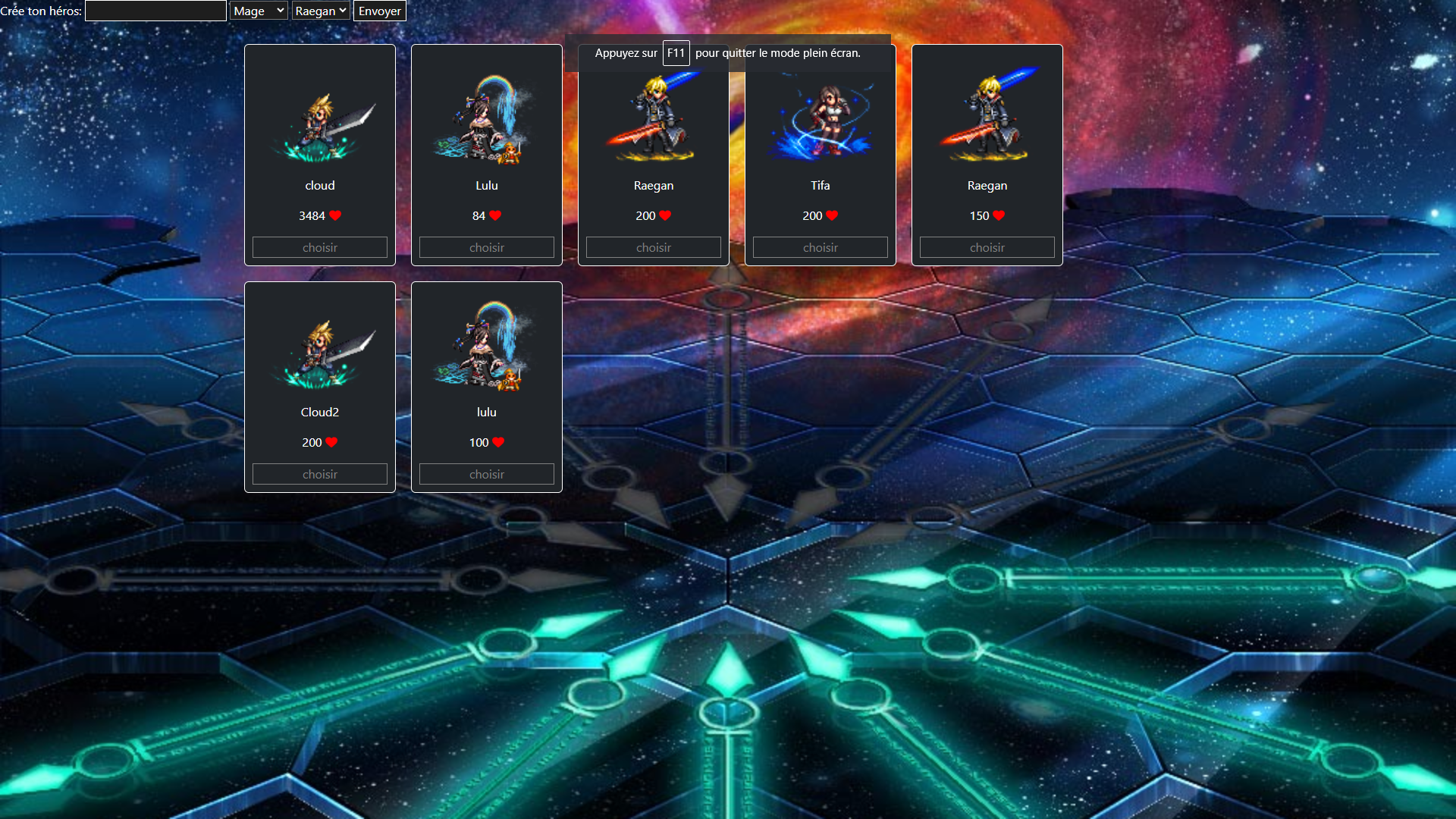
Task: Choose the hero cloud with 3484 health
Action: tap(320, 247)
